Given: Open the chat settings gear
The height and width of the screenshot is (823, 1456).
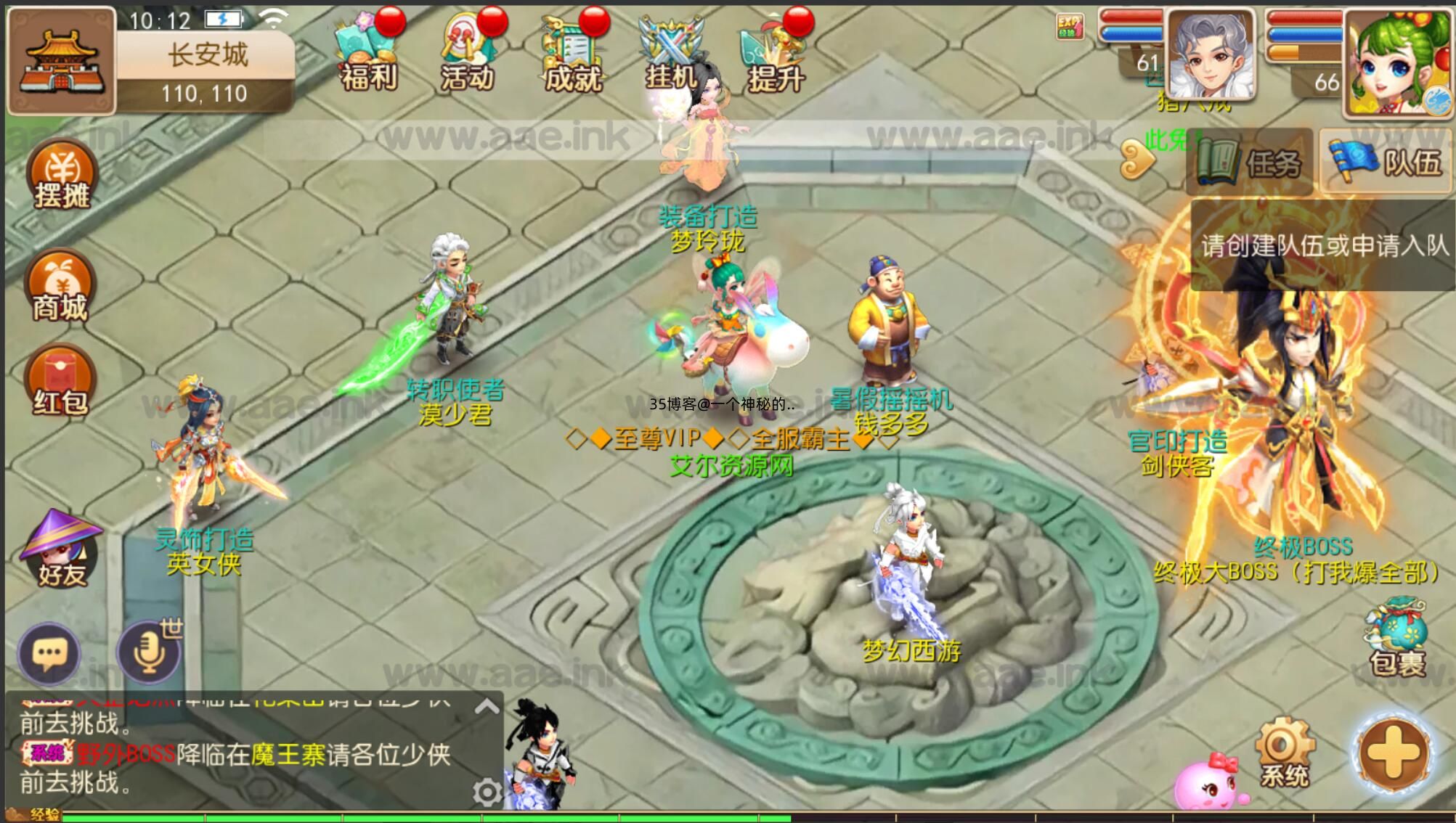Looking at the screenshot, I should (487, 792).
